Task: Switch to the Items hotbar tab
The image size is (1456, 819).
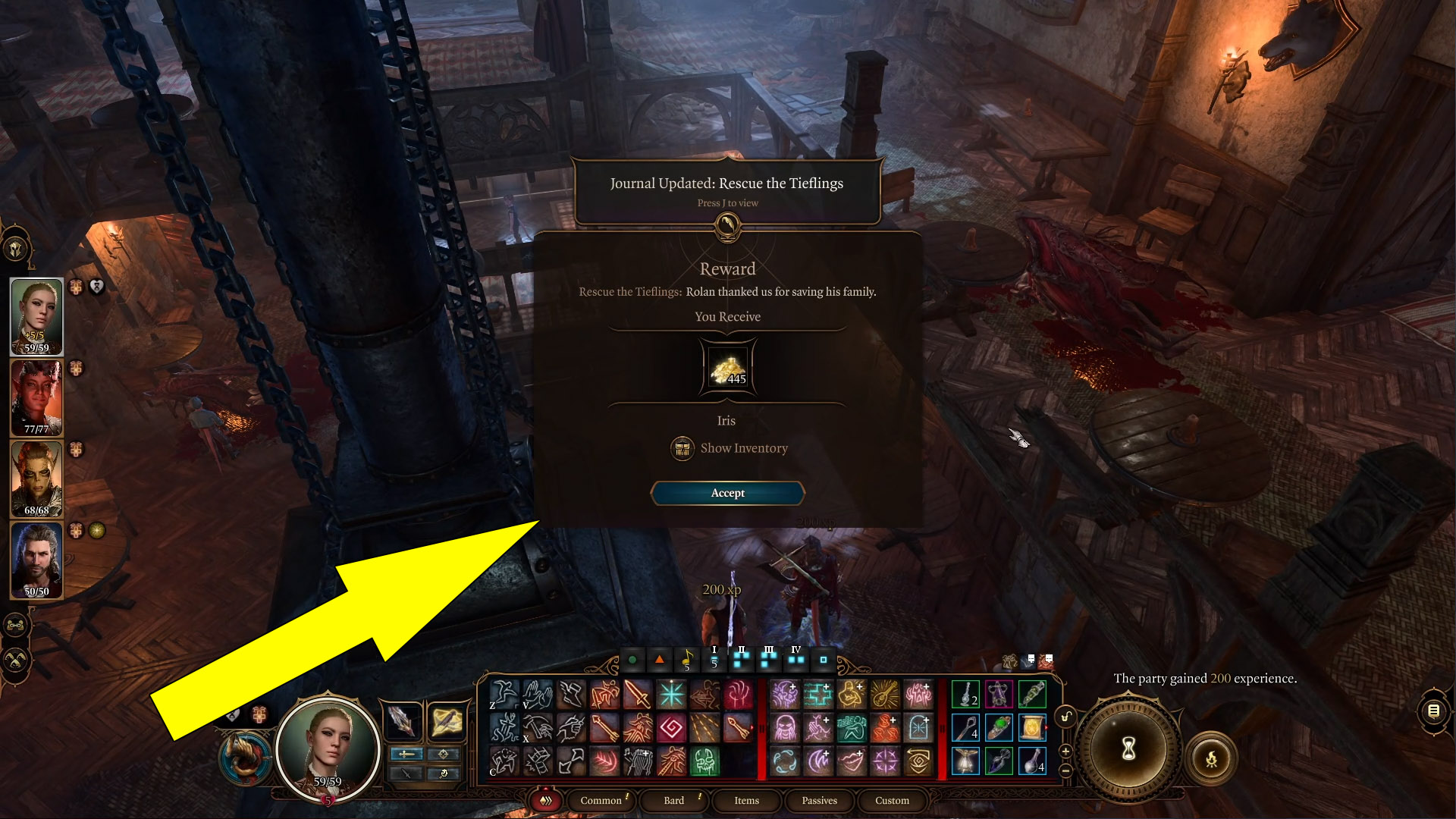Action: click(x=745, y=800)
